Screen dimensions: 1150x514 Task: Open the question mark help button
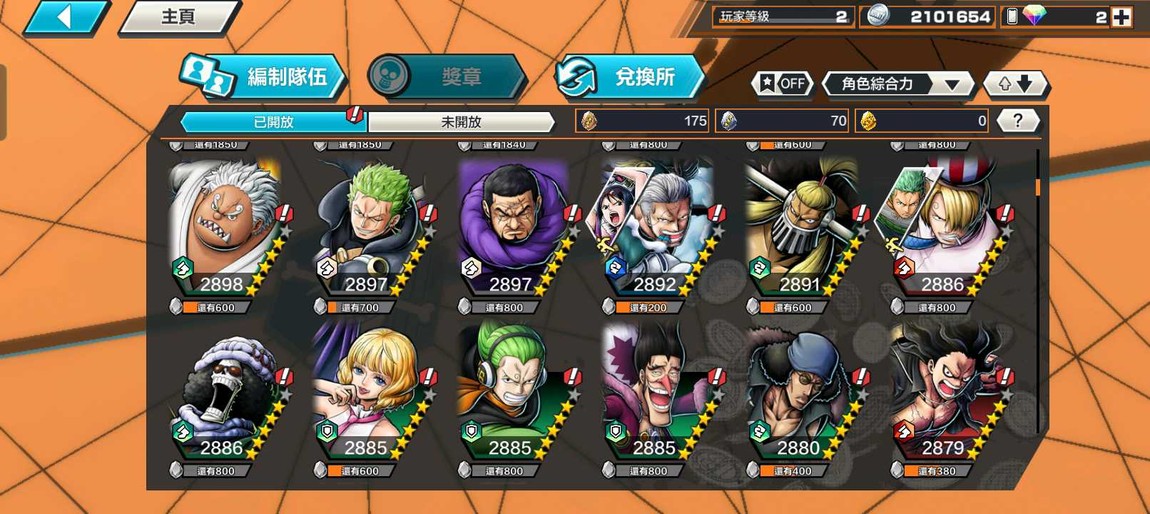[1018, 121]
